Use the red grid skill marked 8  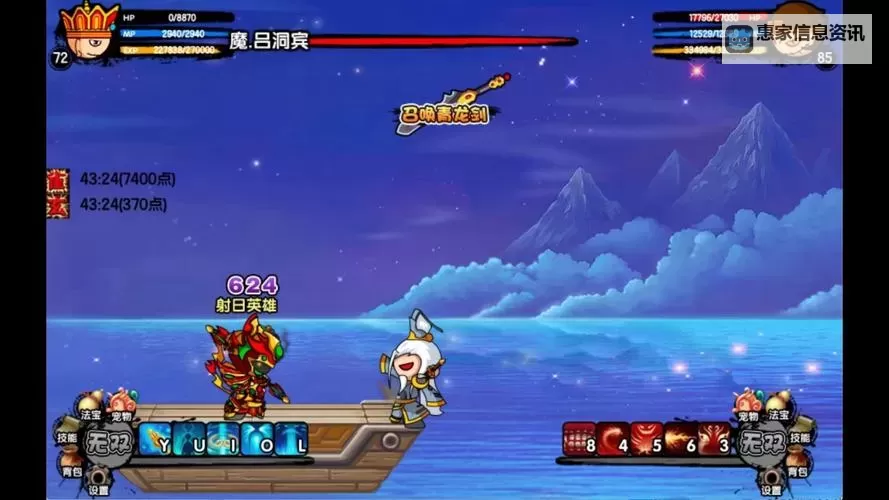coord(579,439)
